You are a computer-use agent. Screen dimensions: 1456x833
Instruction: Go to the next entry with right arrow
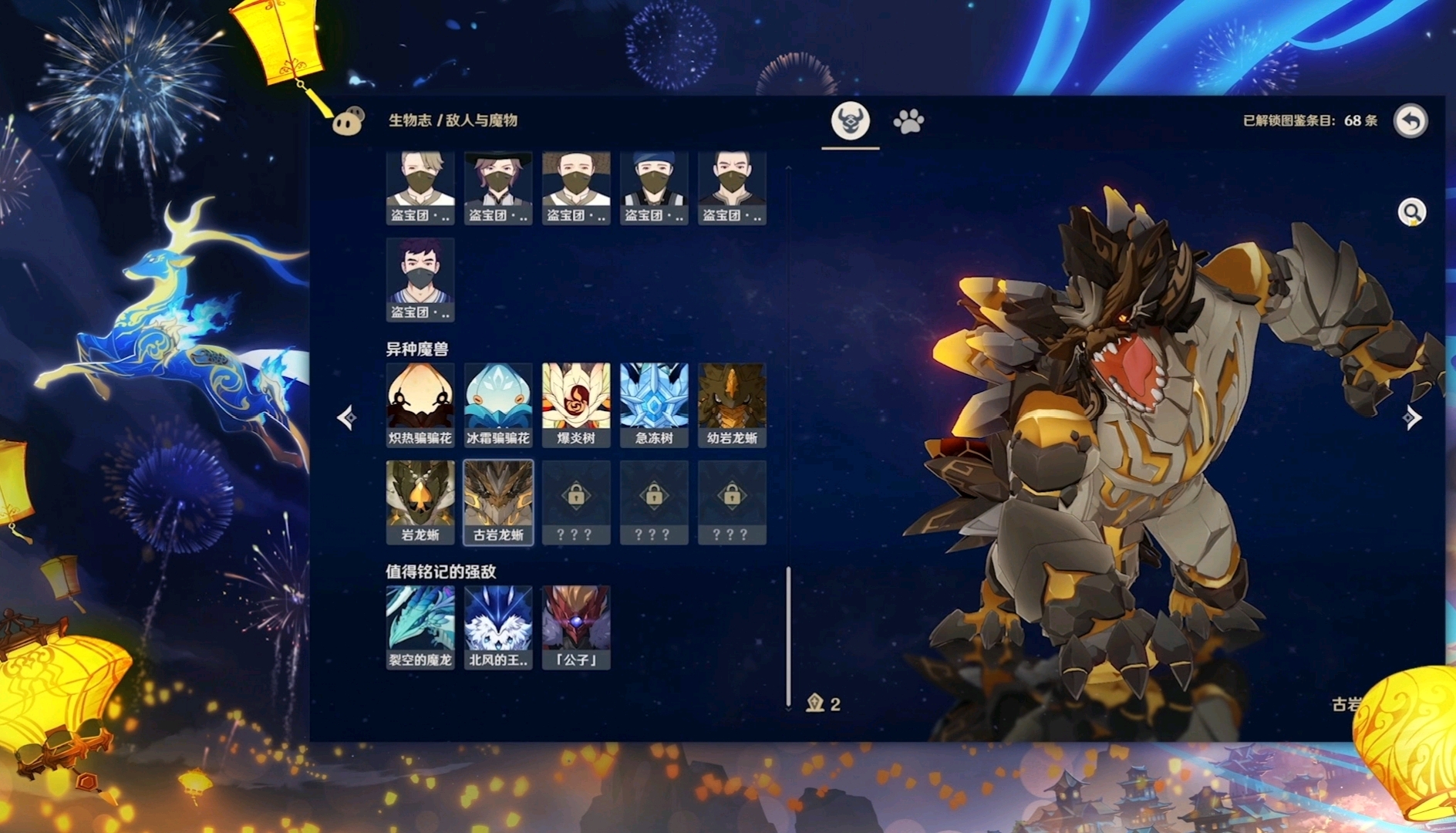pos(1411,417)
